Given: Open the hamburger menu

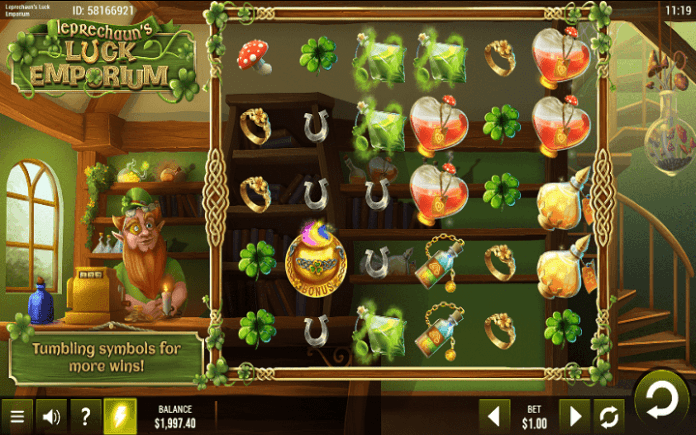Looking at the screenshot, I should pos(16,415).
